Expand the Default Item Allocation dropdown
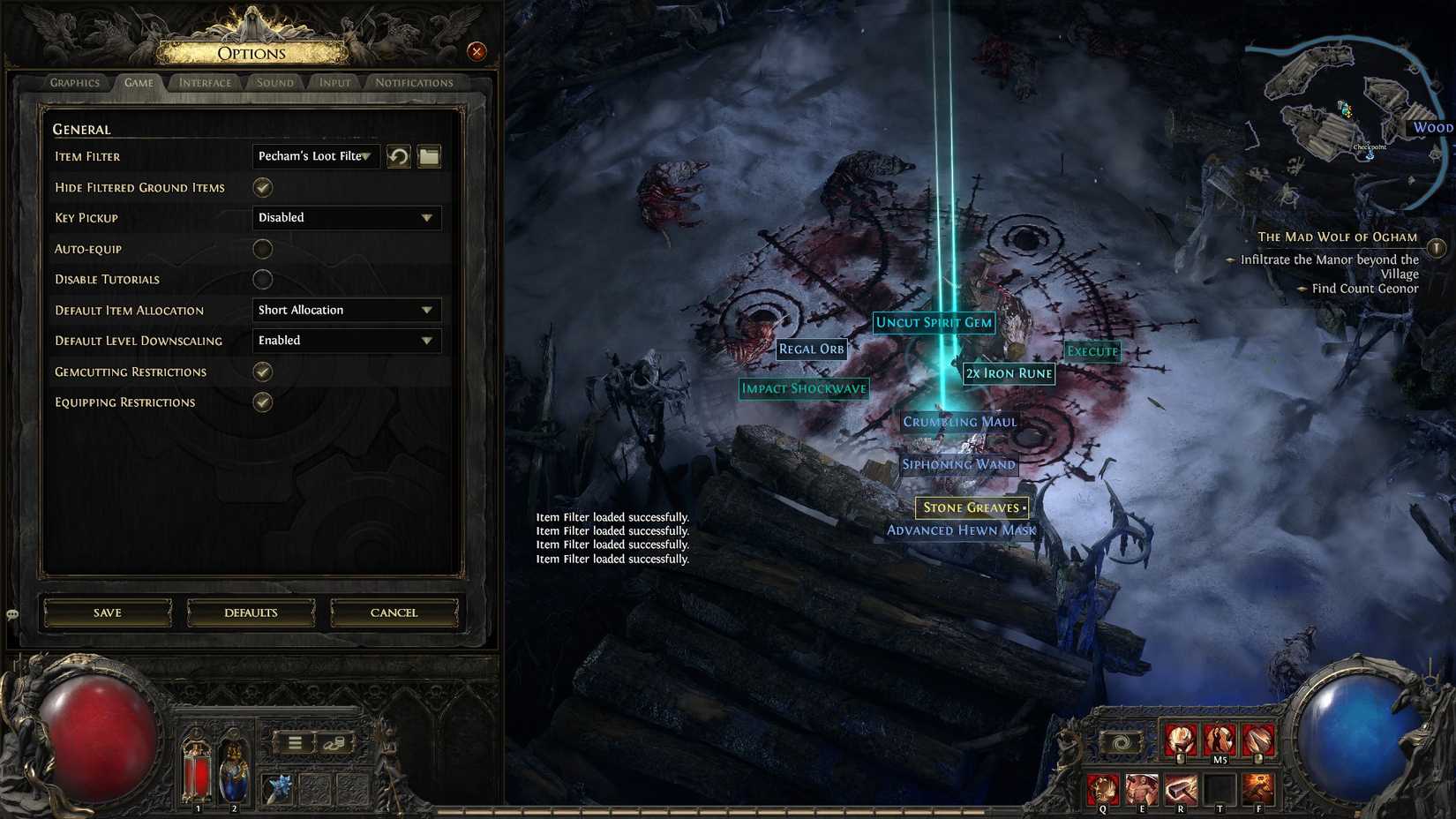1456x819 pixels. tap(345, 310)
